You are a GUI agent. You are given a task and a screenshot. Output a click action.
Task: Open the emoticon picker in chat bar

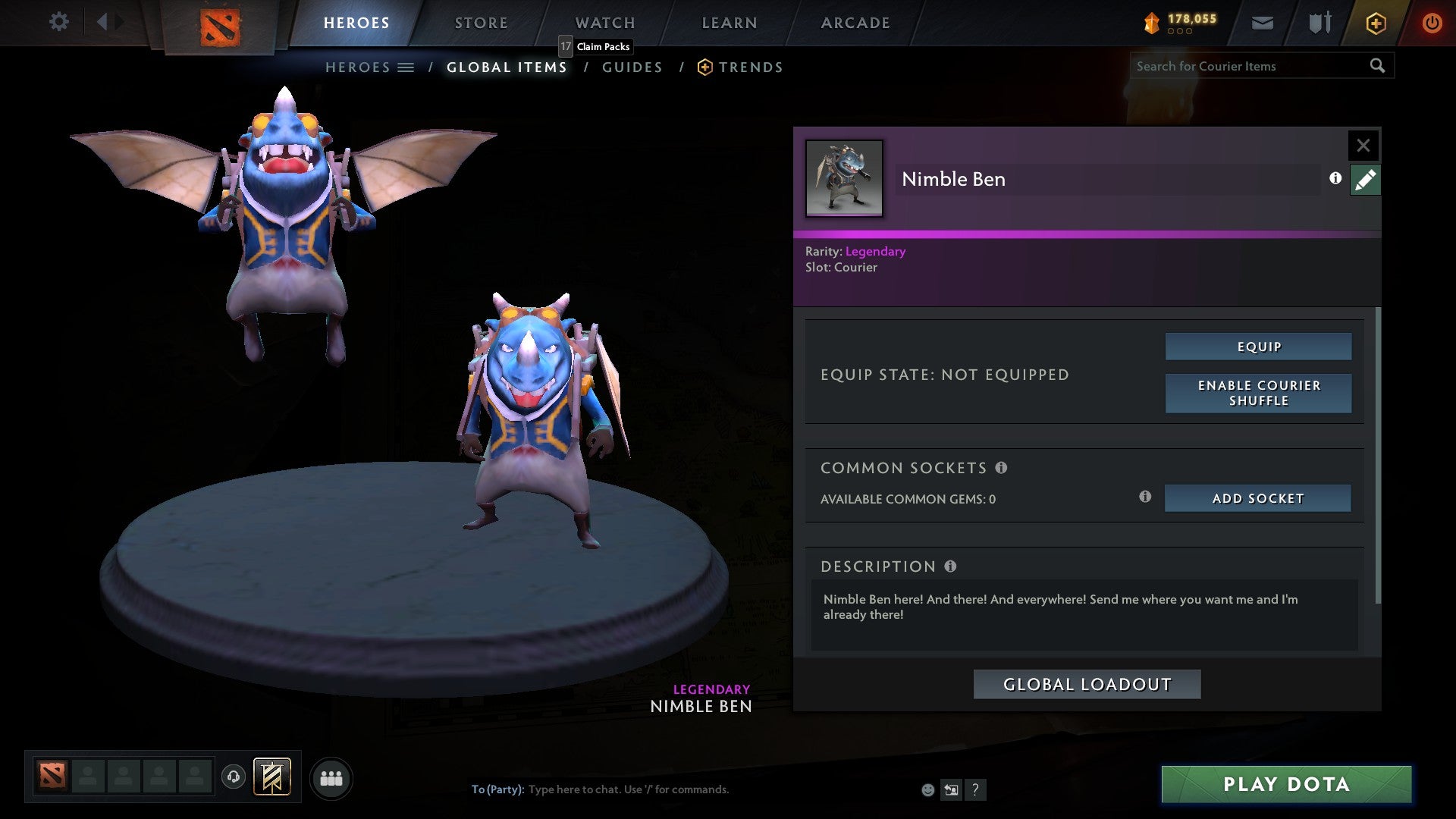[927, 789]
